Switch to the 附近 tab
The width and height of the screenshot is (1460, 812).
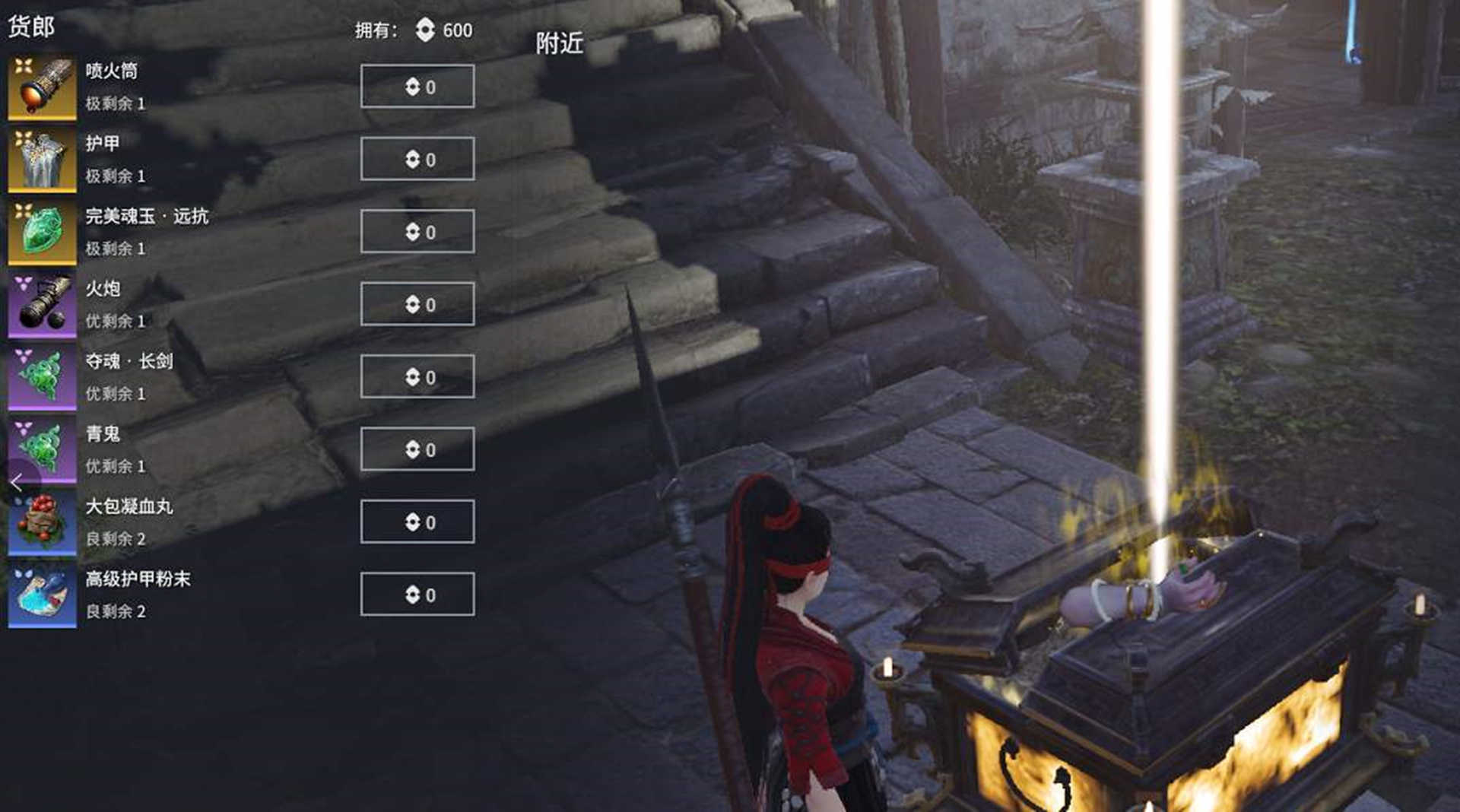pyautogui.click(x=560, y=43)
